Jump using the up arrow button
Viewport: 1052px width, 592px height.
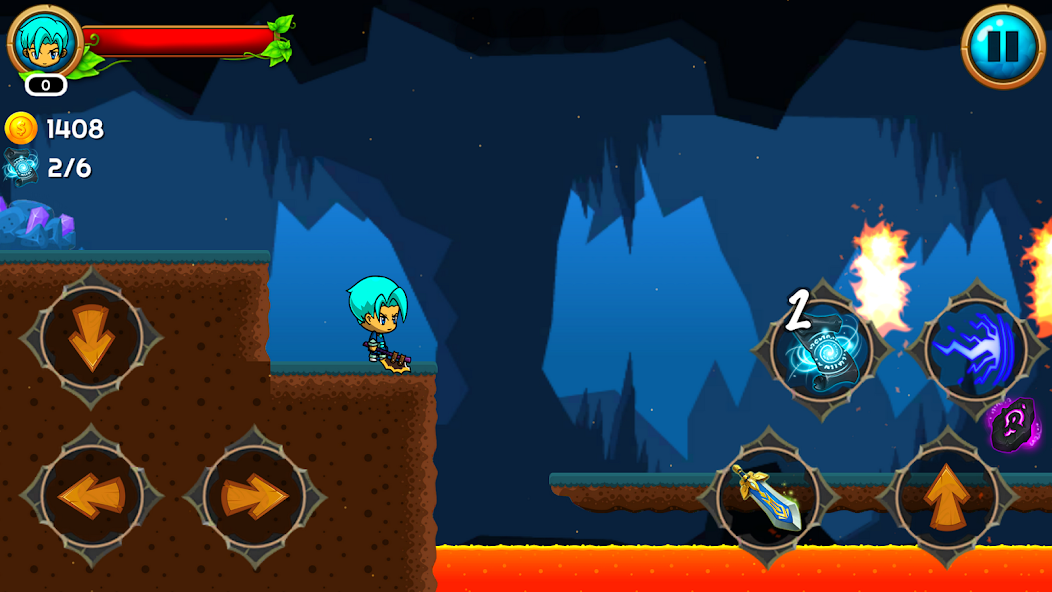946,496
